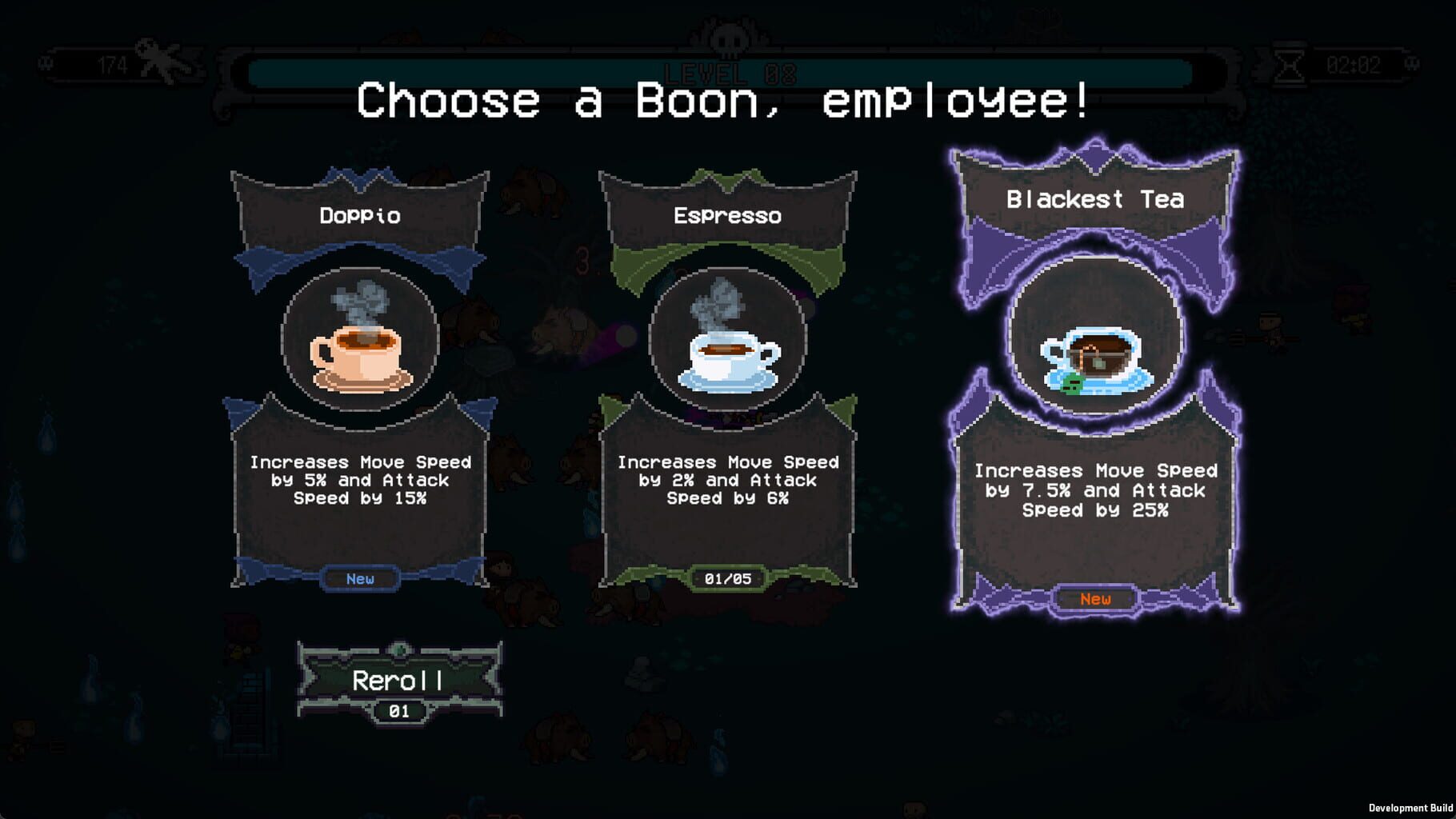
Task: Select the Doppio coffee cup icon
Action: (359, 358)
